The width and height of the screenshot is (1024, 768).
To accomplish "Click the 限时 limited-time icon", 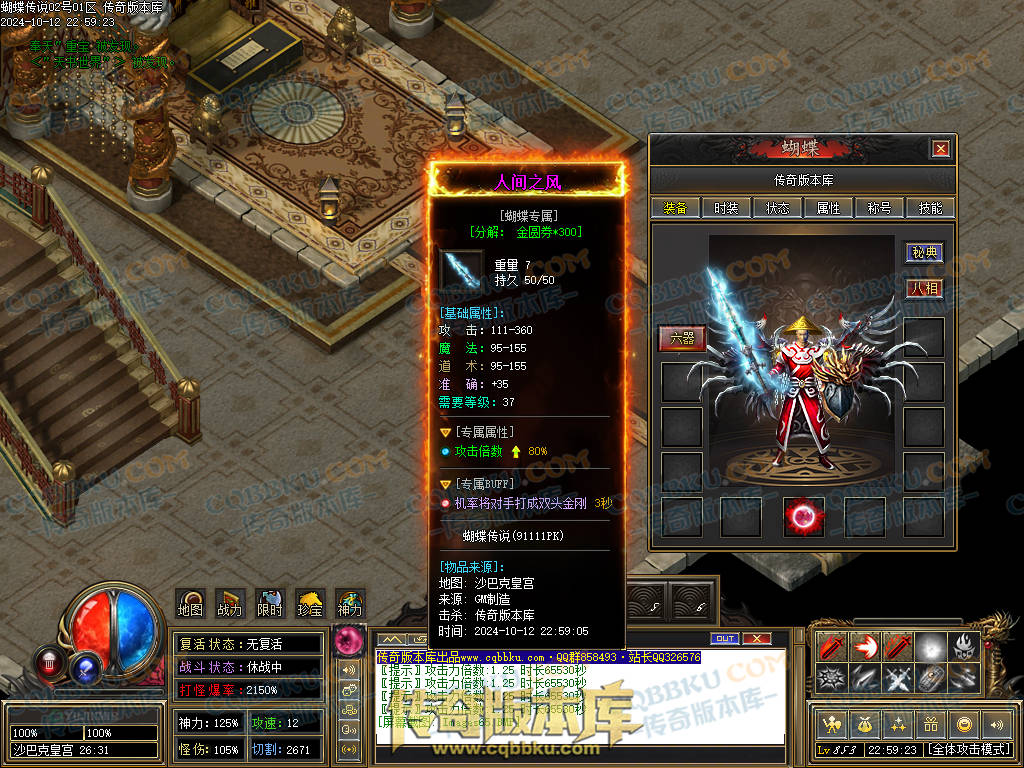I will (269, 602).
